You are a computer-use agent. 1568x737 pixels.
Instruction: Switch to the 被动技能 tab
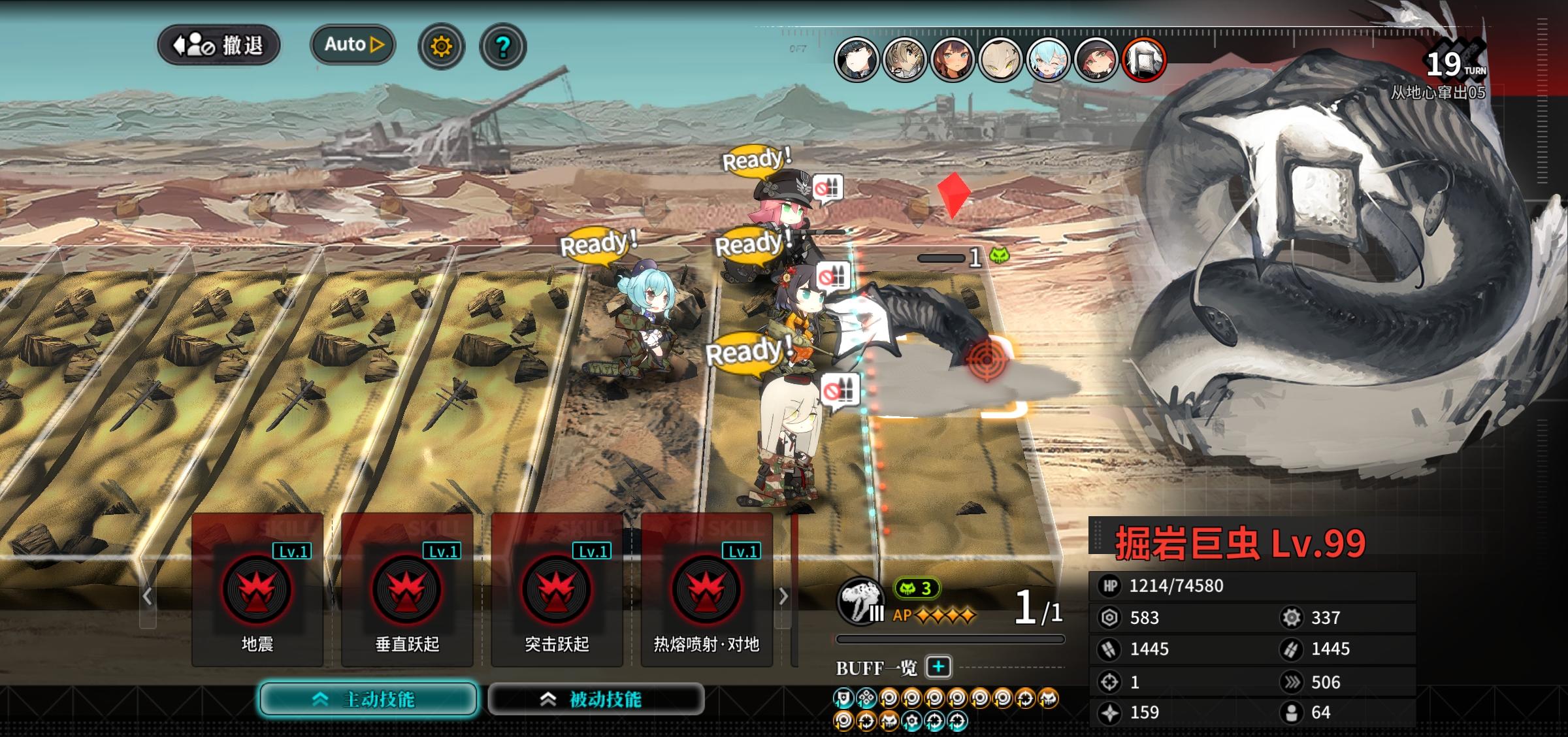click(596, 699)
